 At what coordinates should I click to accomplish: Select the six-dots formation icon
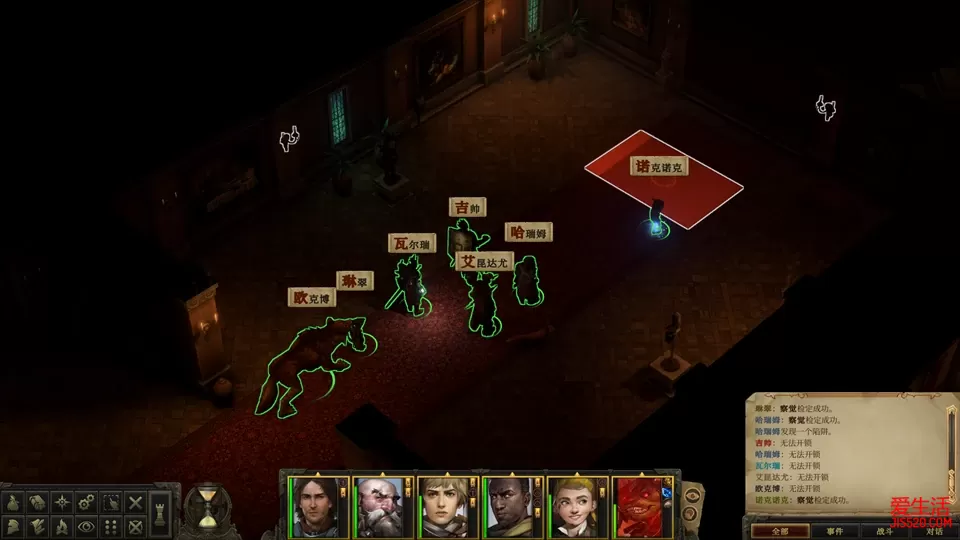(x=112, y=526)
